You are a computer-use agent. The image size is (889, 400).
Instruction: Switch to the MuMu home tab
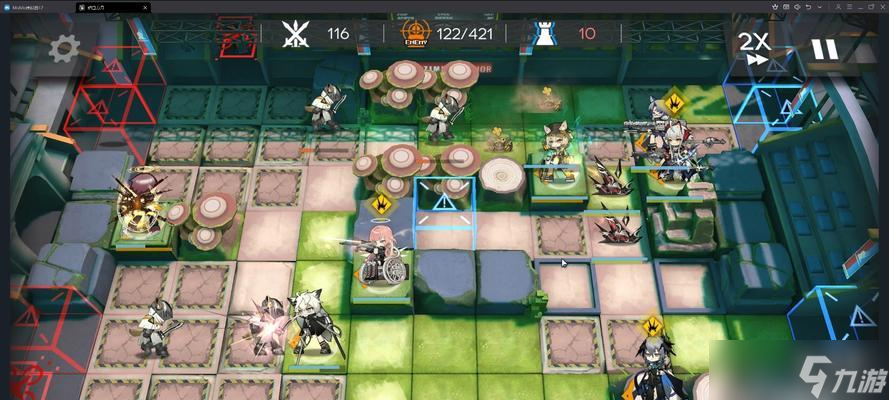tap(32, 6)
